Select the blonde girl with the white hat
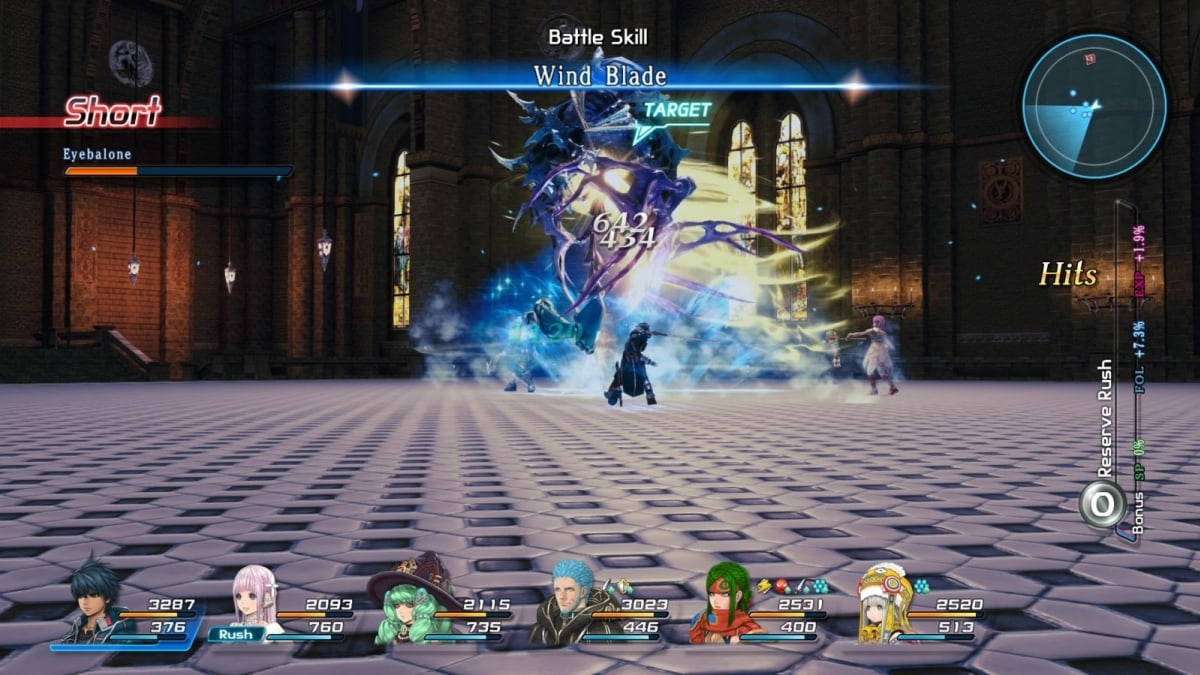This screenshot has height=675, width=1200. pyautogui.click(x=882, y=603)
